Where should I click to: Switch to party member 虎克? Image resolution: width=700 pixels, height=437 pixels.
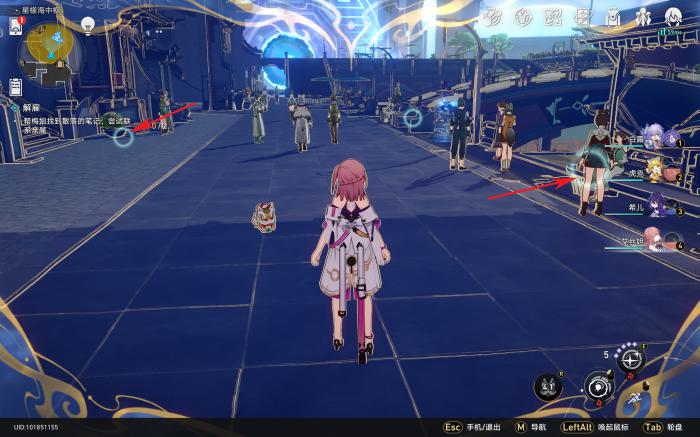pos(655,174)
